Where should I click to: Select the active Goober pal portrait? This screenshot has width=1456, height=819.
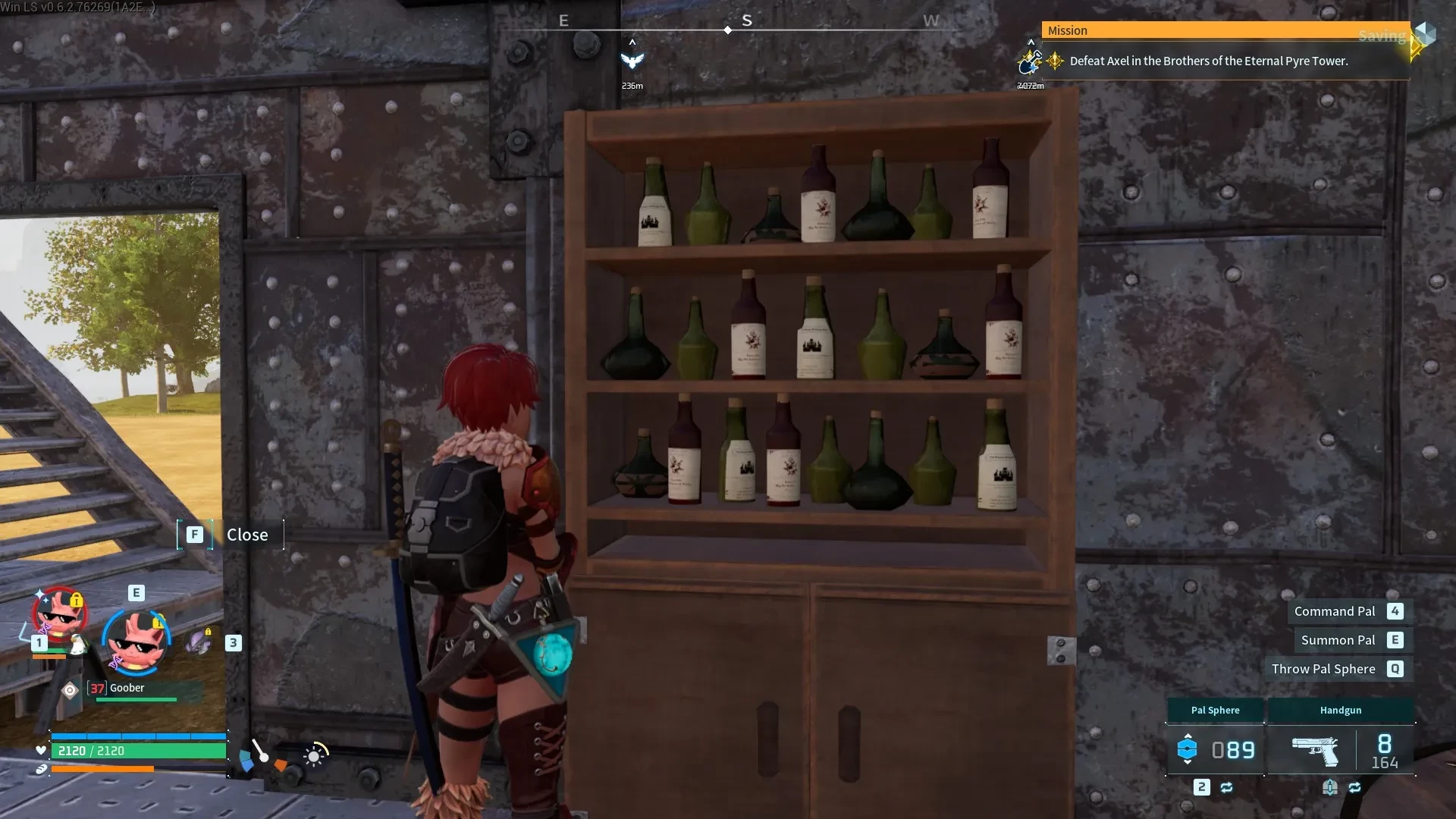tap(136, 642)
